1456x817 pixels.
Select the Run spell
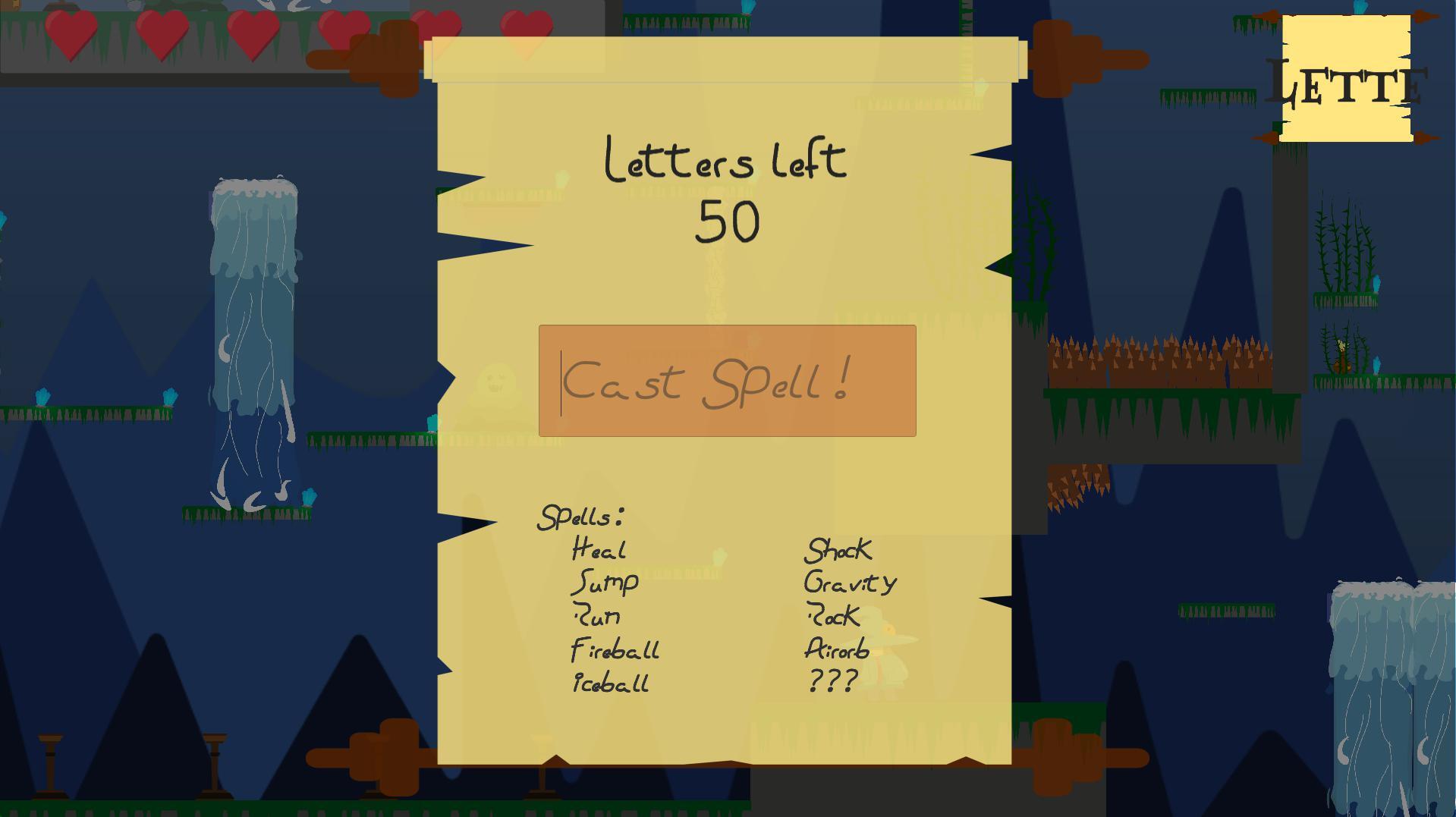point(597,616)
